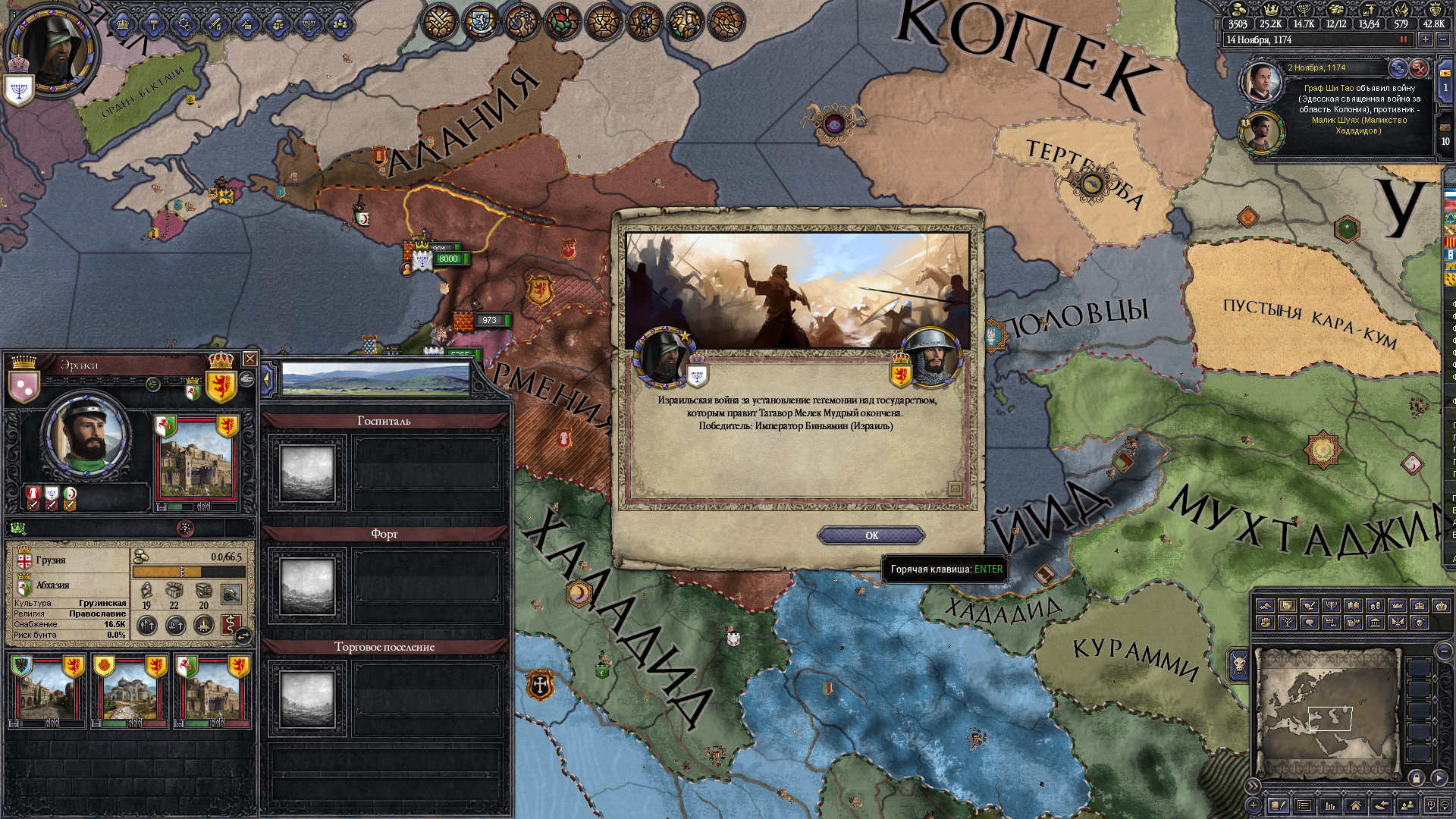Click the world minimap
Image resolution: width=1456 pixels, height=819 pixels.
[1327, 713]
